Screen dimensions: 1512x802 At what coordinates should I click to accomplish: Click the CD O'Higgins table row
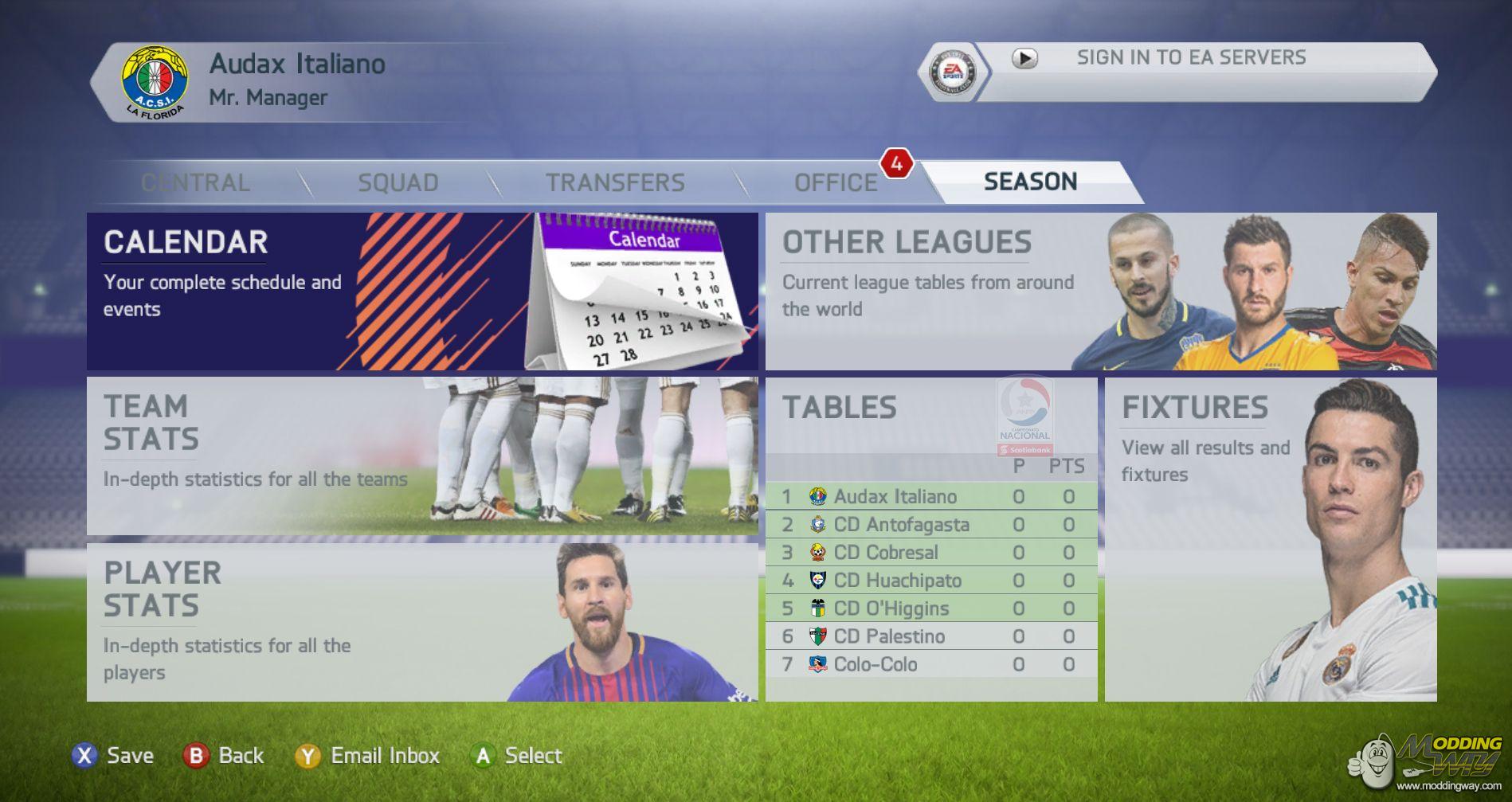(930, 608)
